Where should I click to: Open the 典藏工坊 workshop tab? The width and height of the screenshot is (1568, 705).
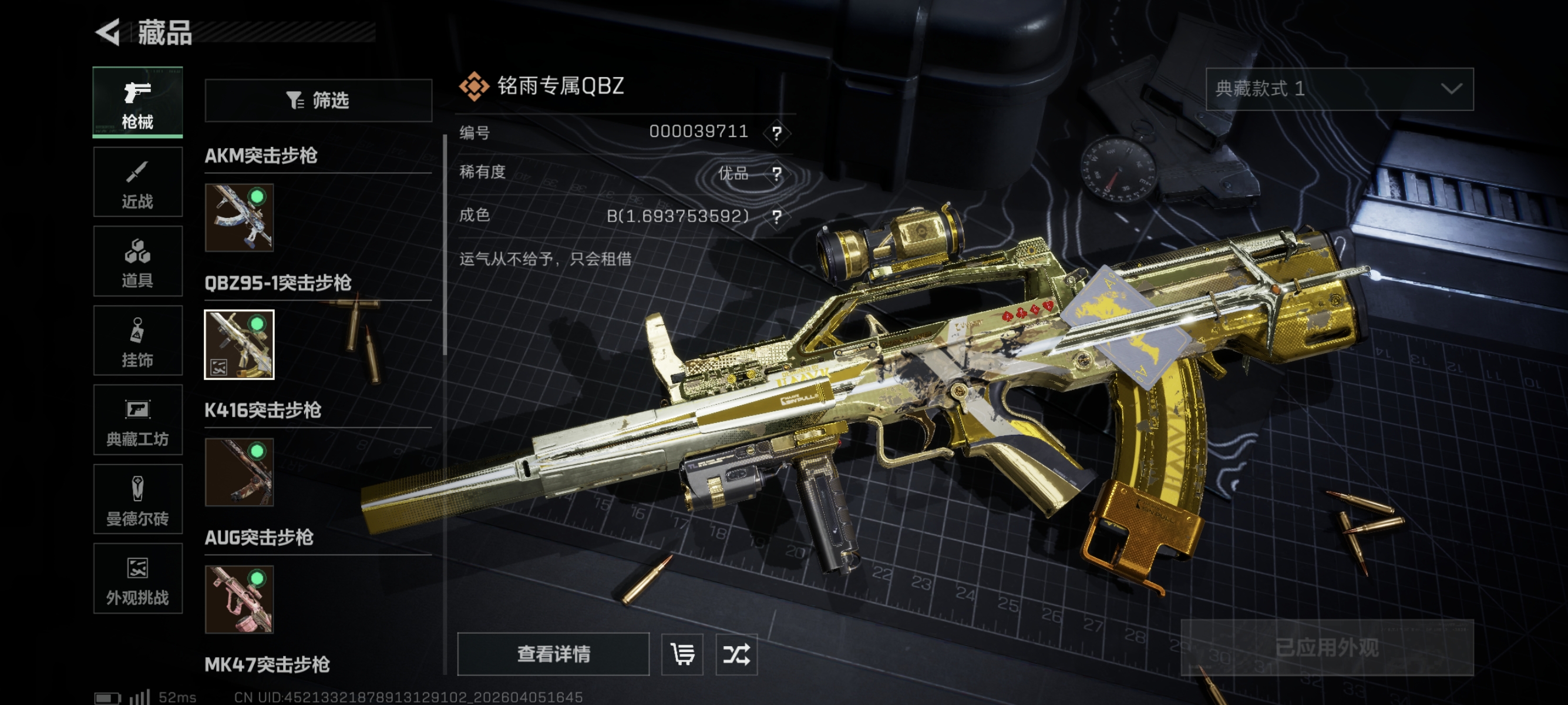coord(137,420)
